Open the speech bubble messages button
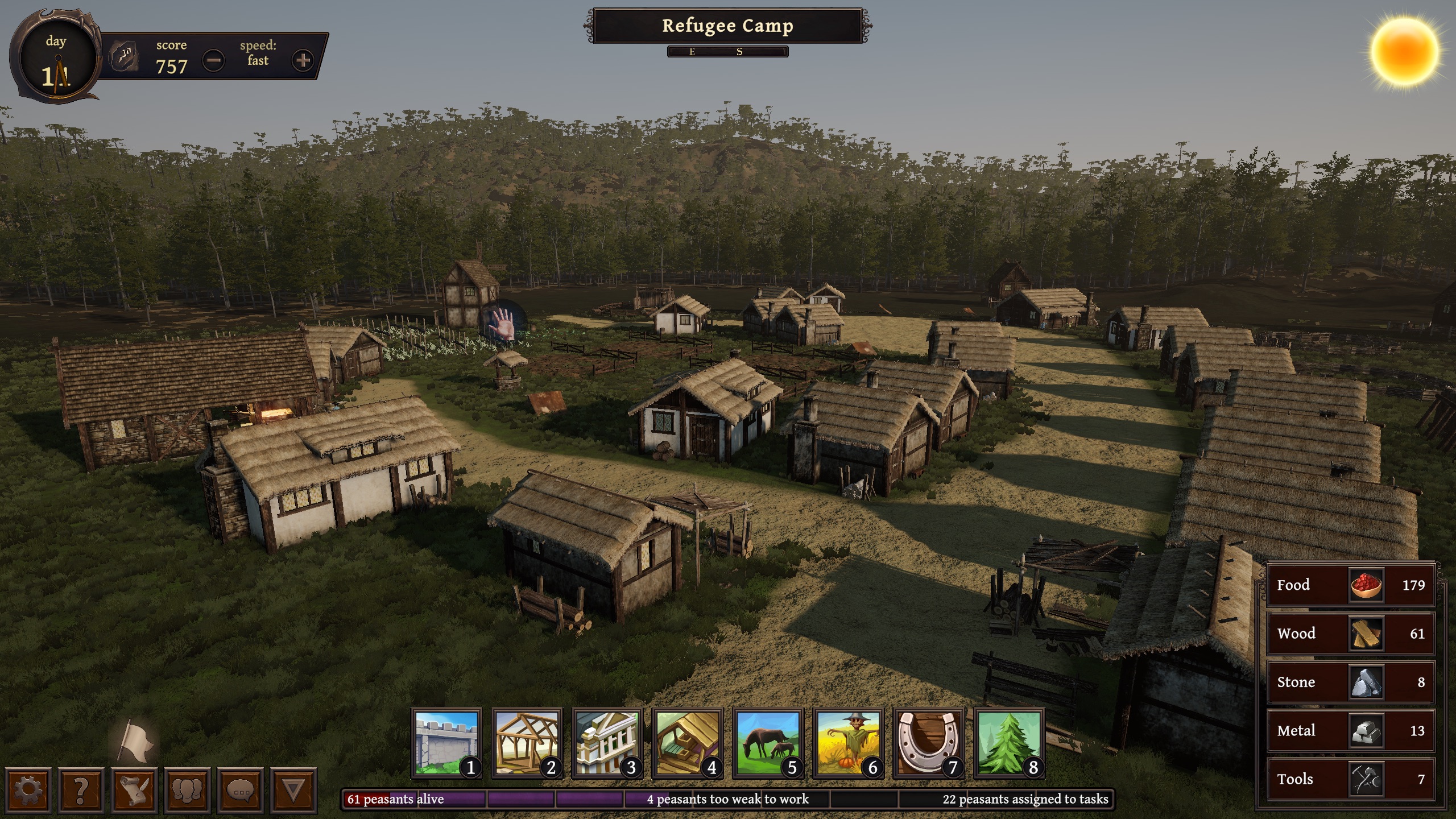The image size is (1456, 819). [241, 789]
